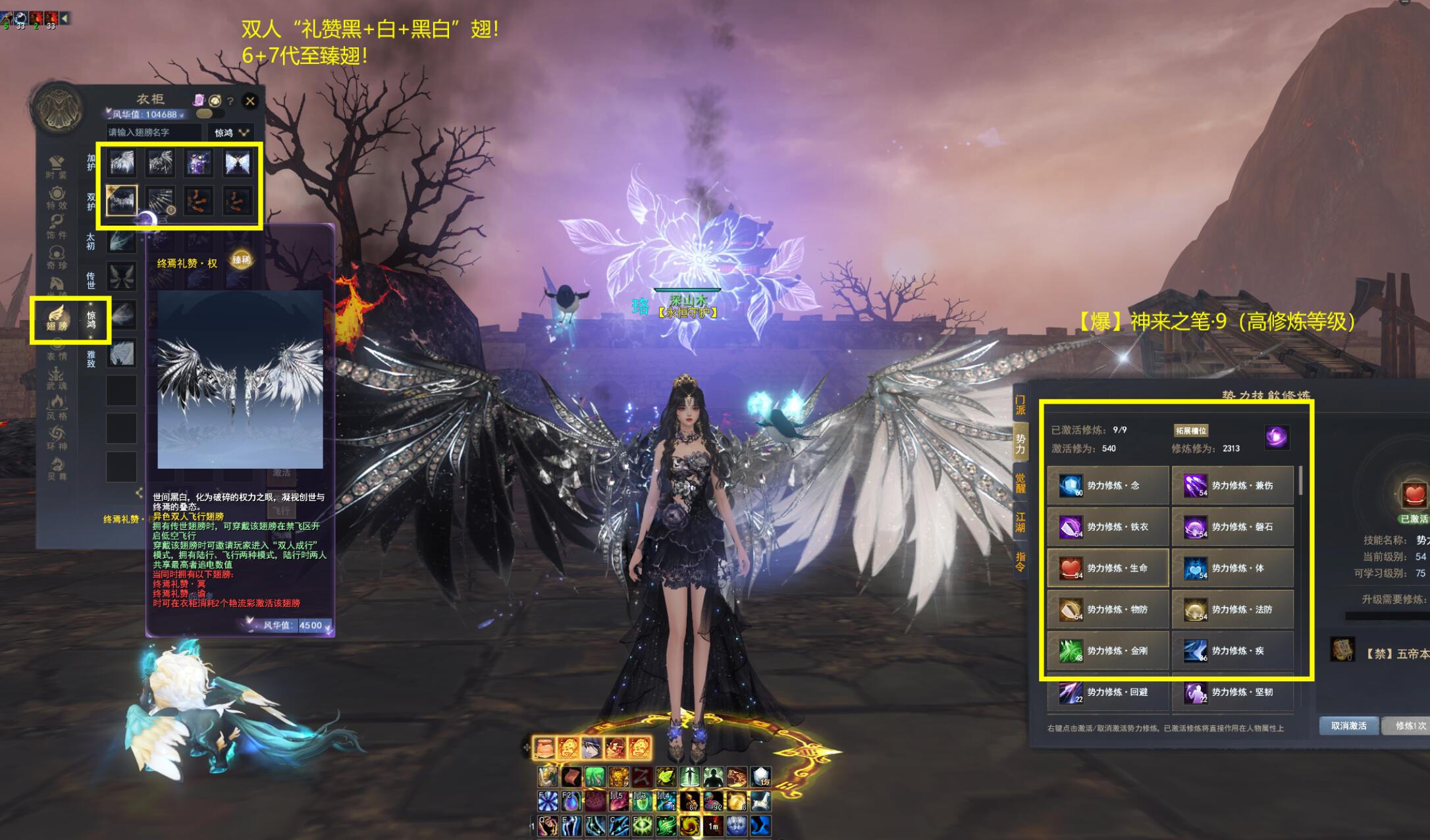The image size is (1430, 840).
Task: Click the 势力修炼·法防 skill row
Action: point(1232,610)
